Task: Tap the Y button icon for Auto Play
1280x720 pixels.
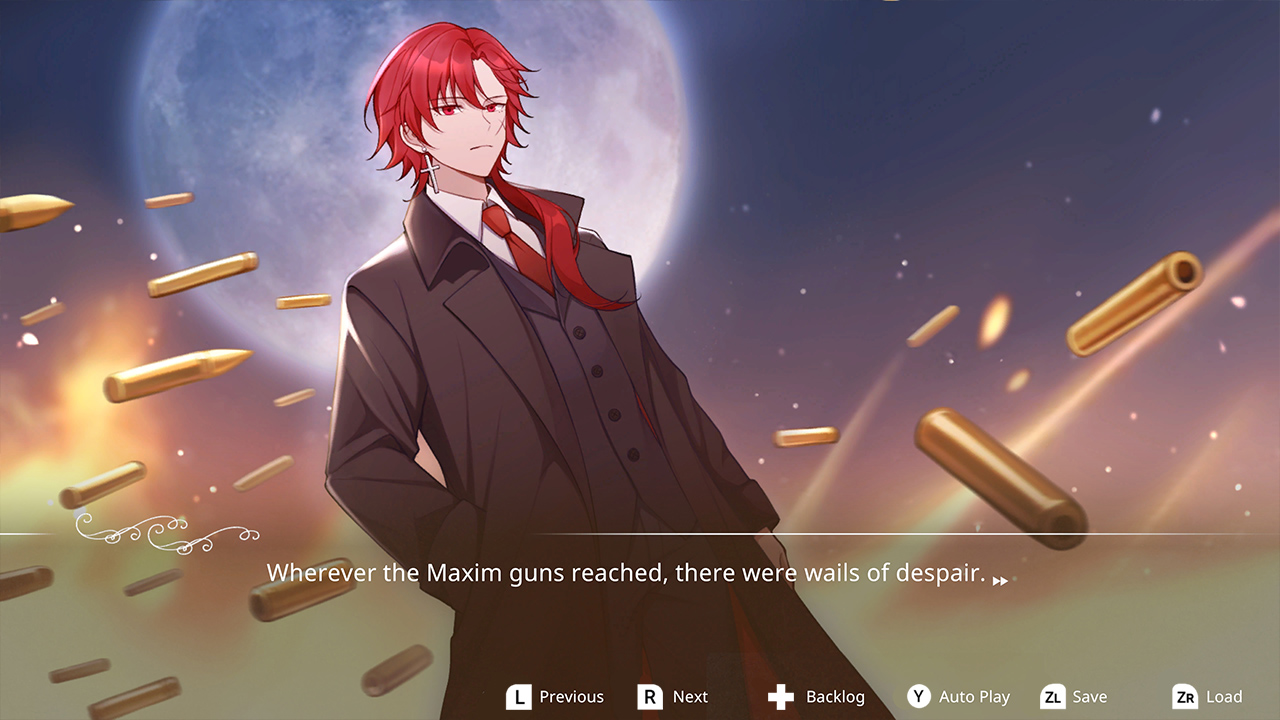Action: [921, 696]
